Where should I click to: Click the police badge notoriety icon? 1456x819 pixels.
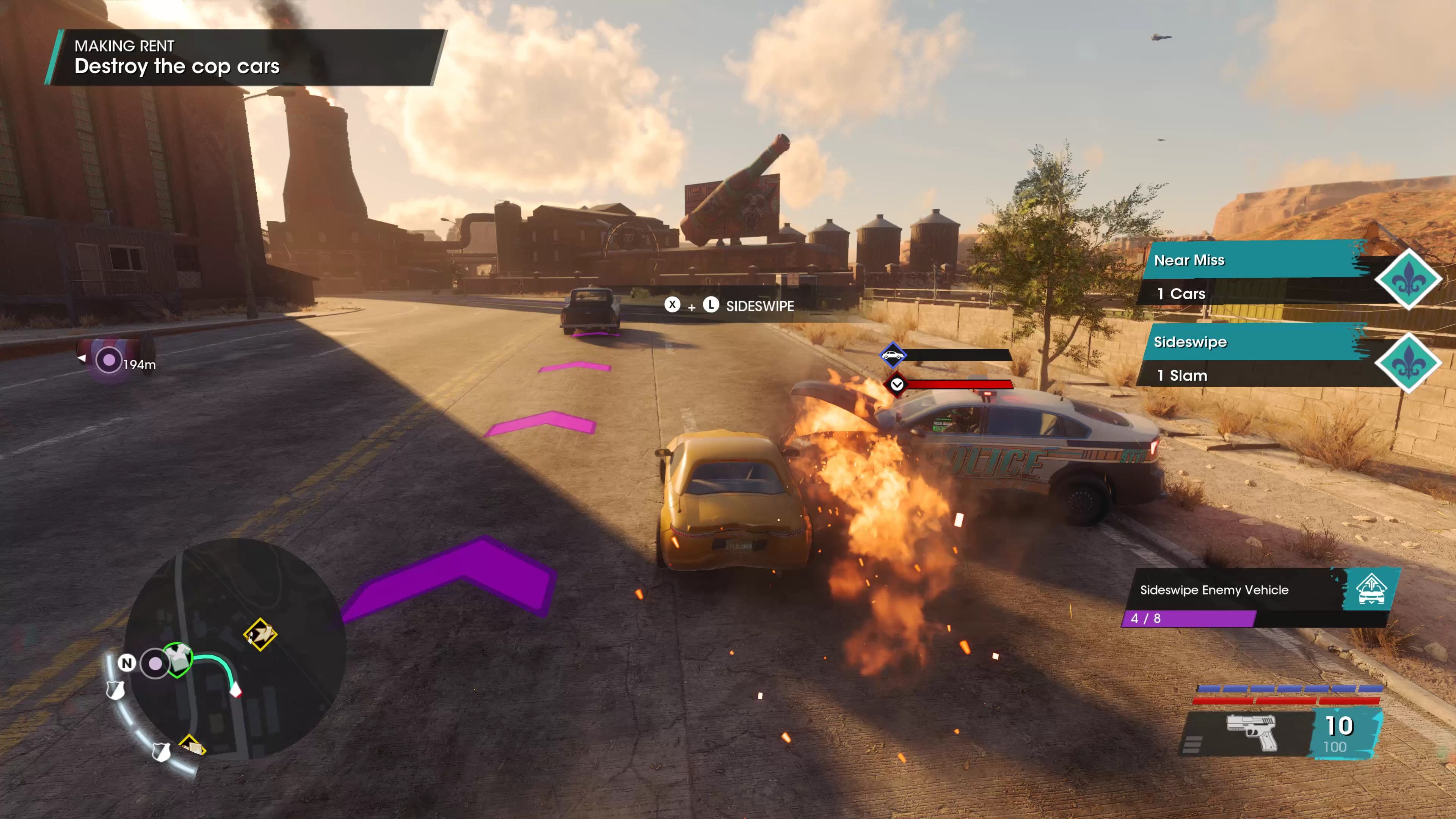(x=115, y=689)
